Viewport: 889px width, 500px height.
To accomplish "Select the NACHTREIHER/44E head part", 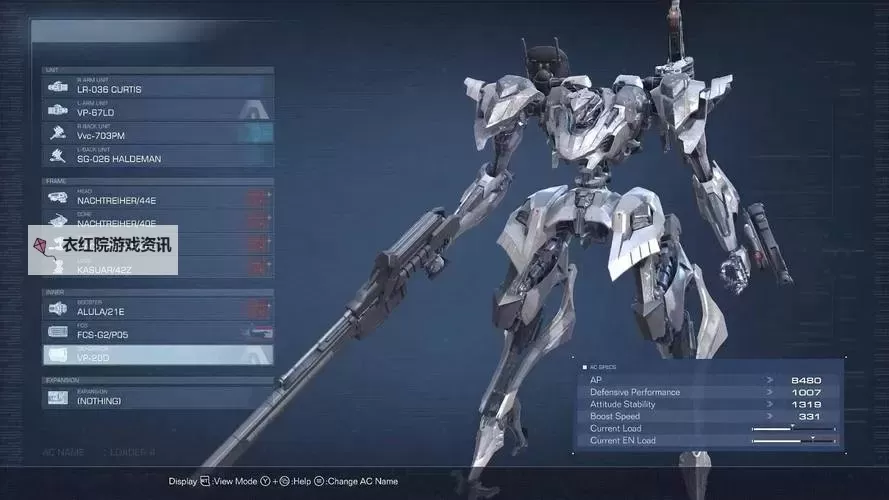I will [158, 198].
